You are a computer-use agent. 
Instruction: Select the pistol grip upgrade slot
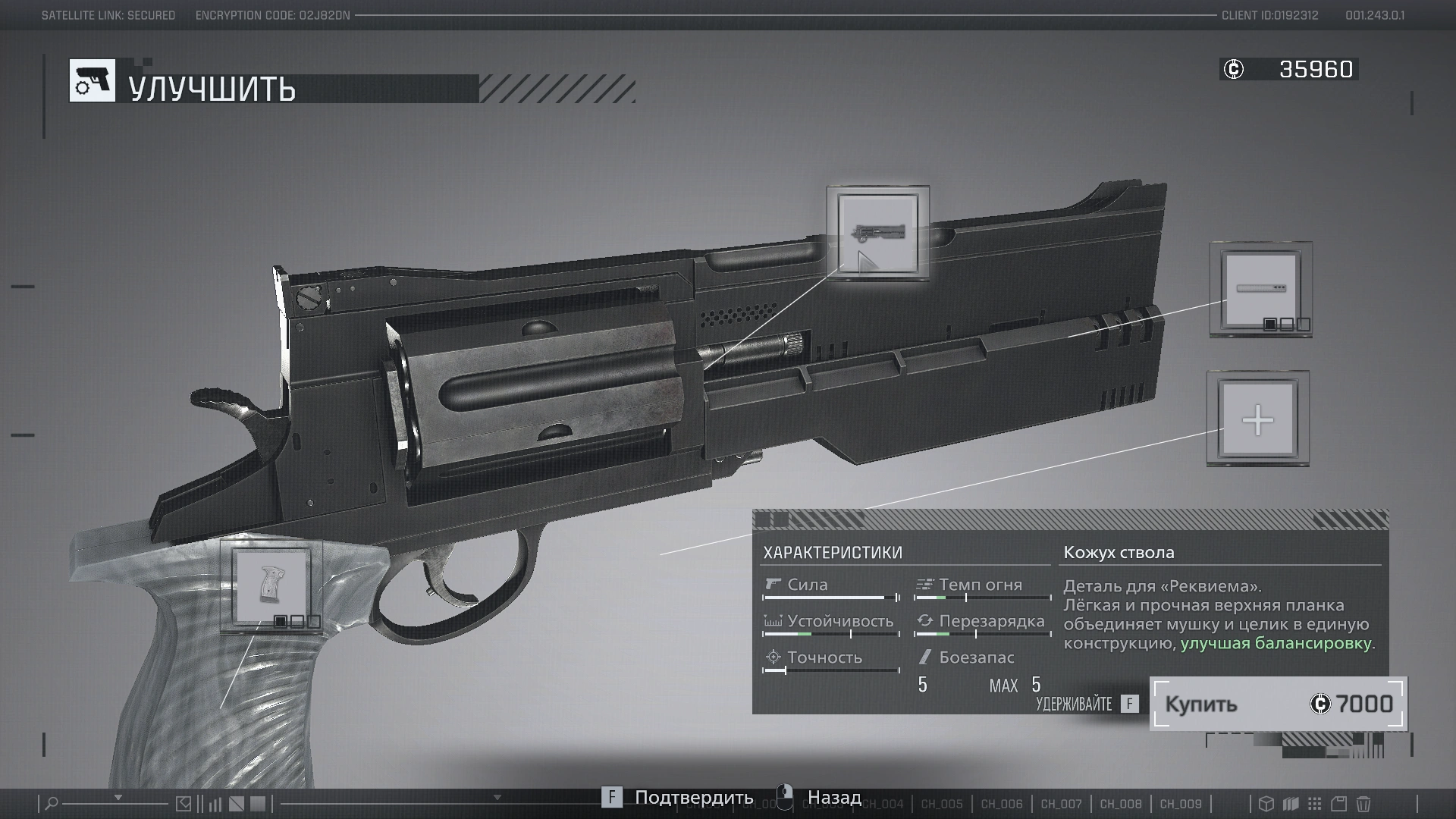271,585
